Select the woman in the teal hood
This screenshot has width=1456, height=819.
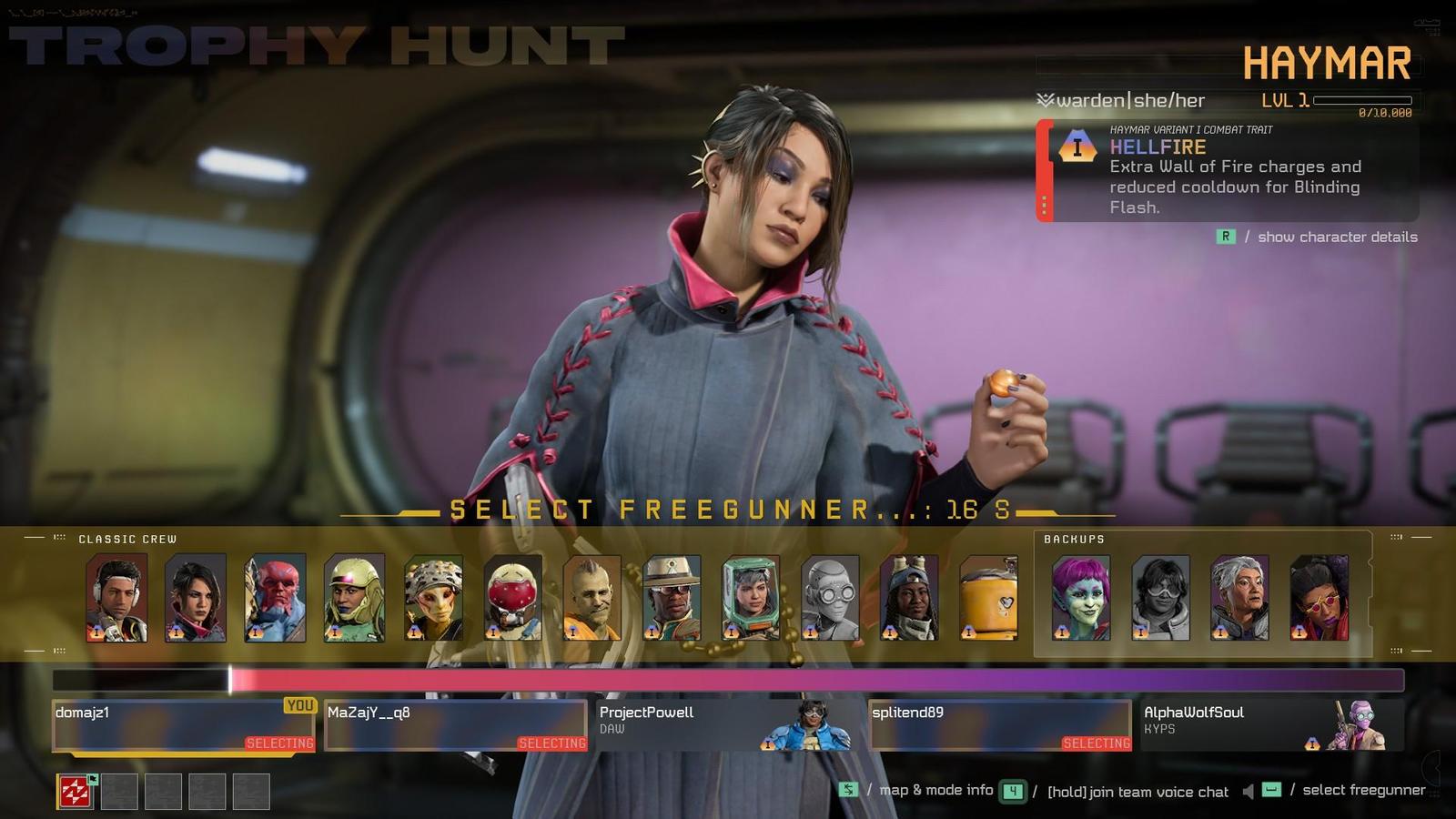point(751,598)
